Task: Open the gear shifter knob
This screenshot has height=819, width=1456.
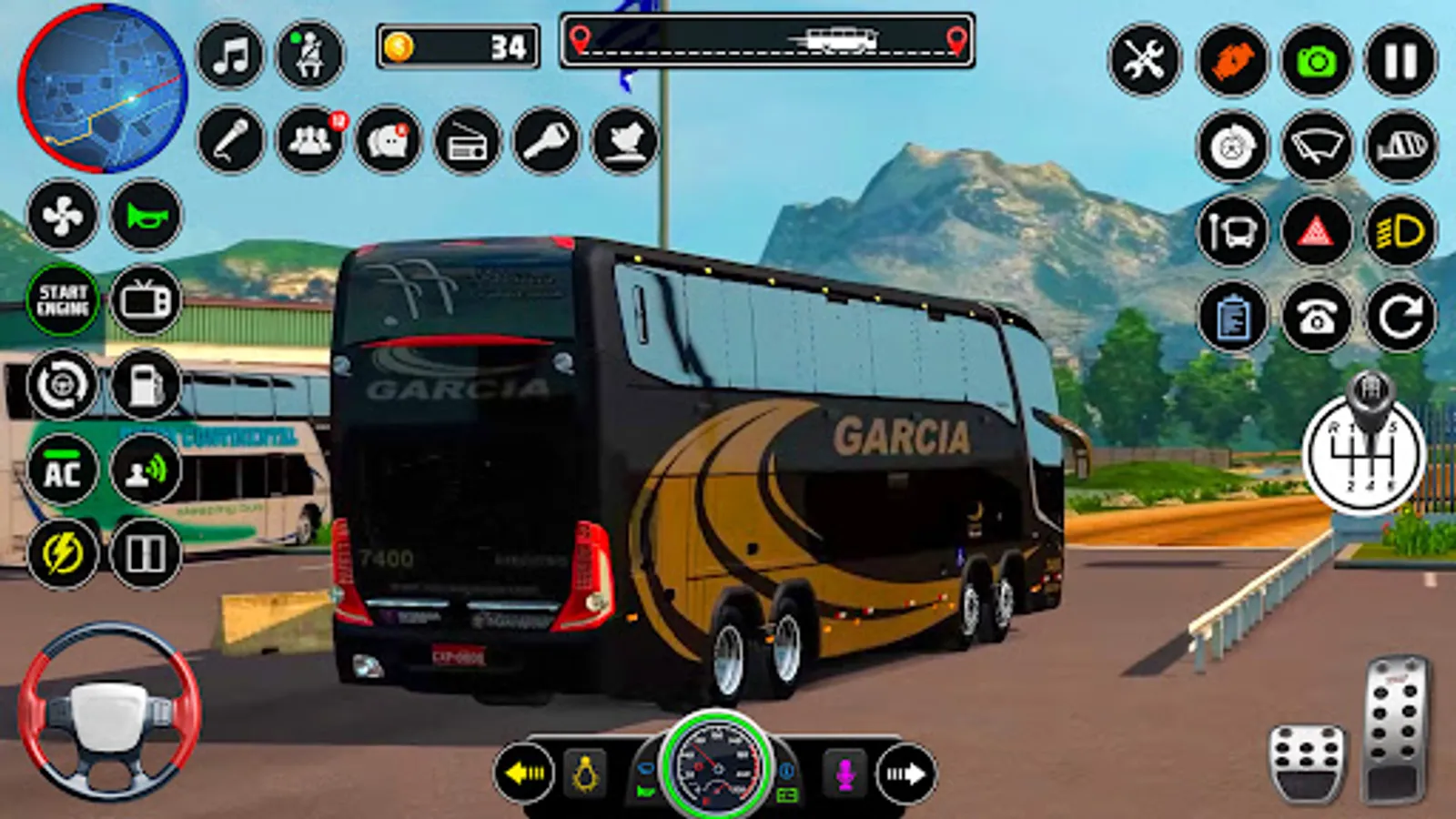Action: tap(1365, 446)
